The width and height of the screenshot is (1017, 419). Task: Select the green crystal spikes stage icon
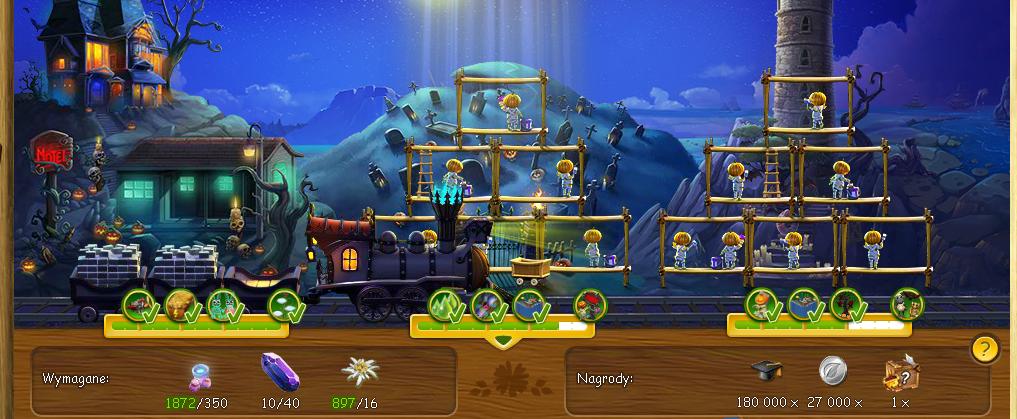[x=445, y=303]
